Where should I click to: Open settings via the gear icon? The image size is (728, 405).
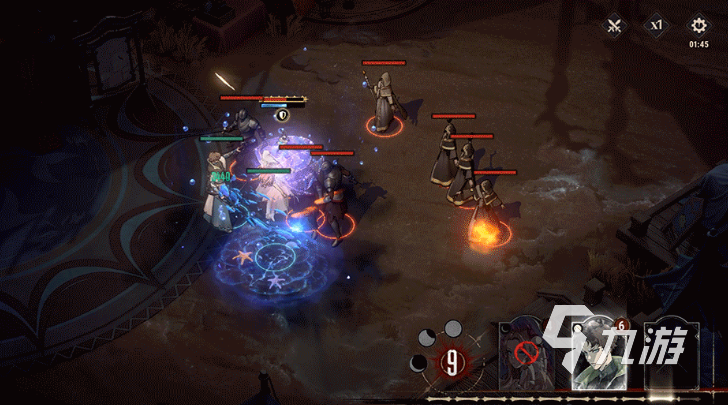click(698, 25)
